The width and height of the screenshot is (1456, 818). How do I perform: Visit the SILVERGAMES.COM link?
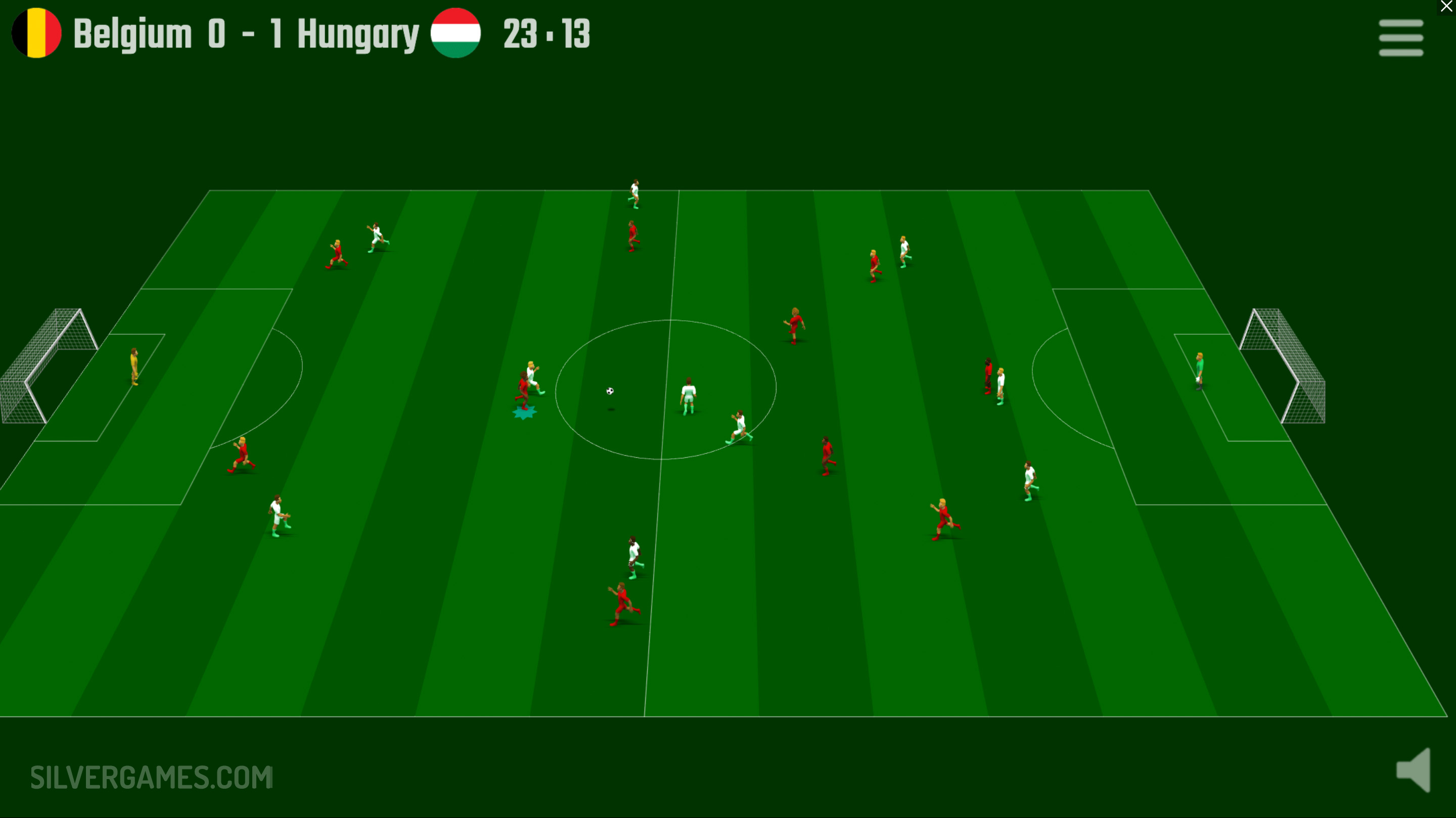coord(152,777)
